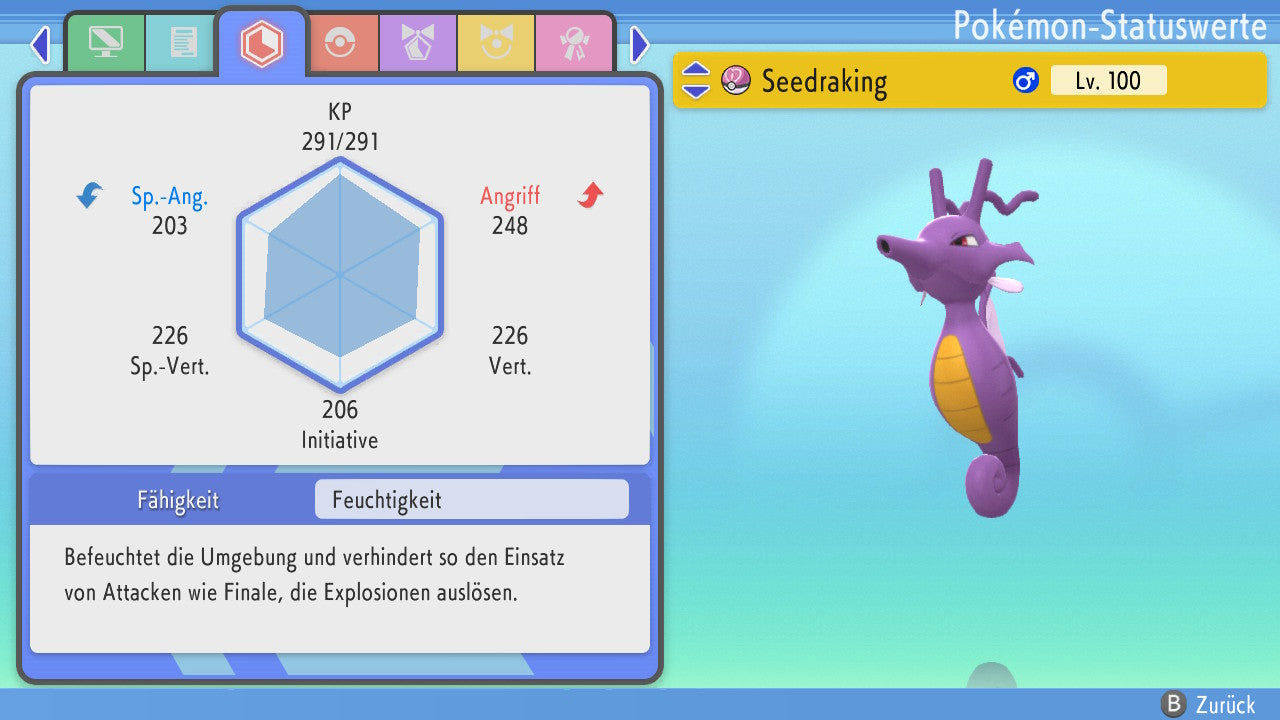Show the pink ribbons tab

pyautogui.click(x=572, y=42)
